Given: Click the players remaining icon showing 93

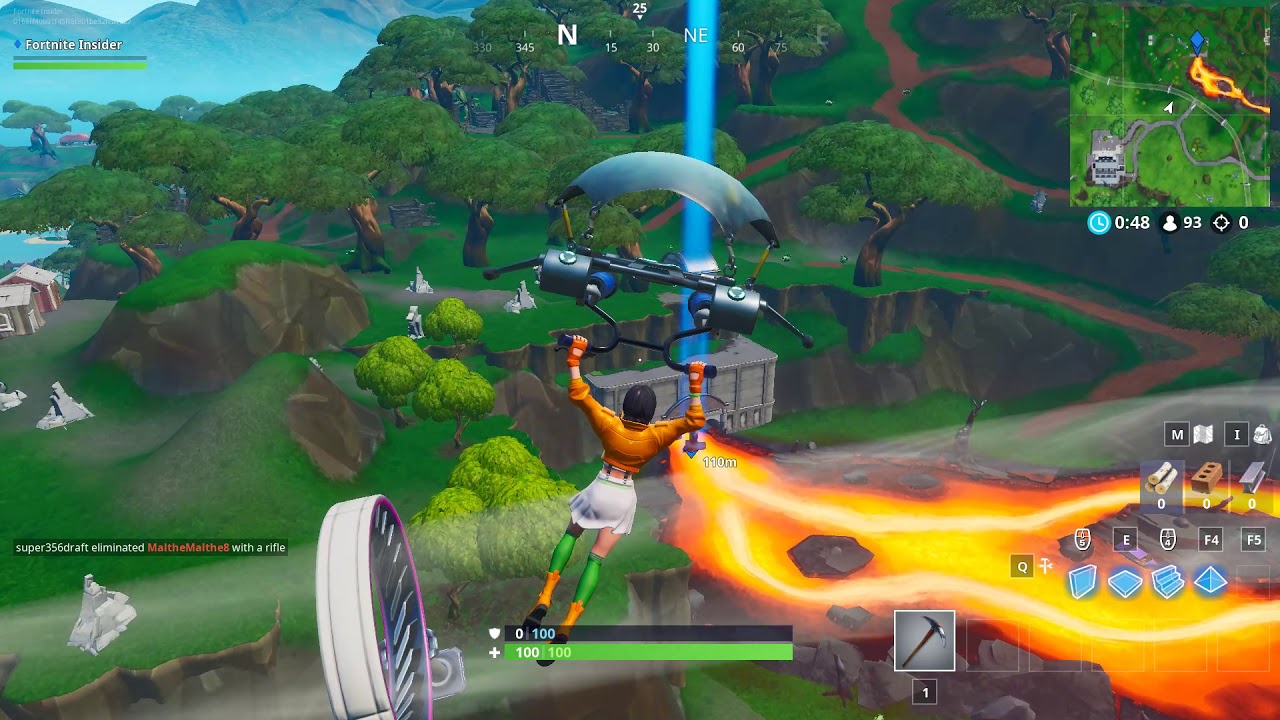Looking at the screenshot, I should click(1171, 223).
